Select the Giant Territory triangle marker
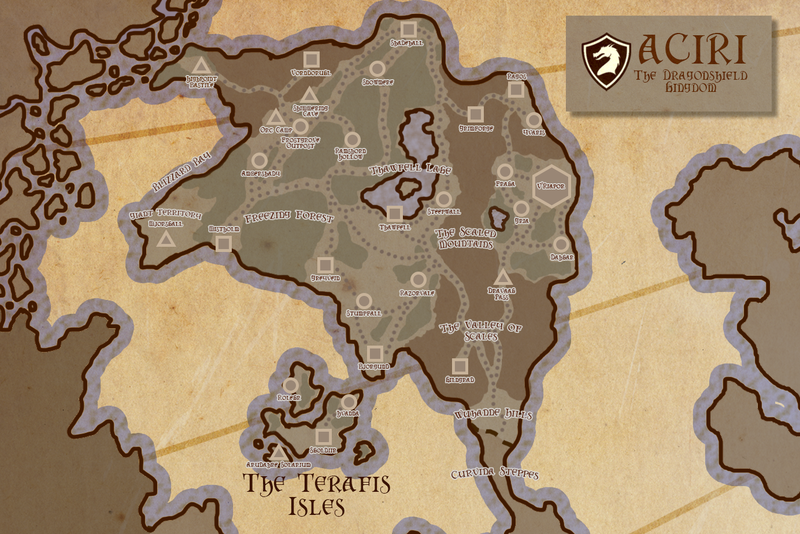Screen dimensions: 800x534 tap(166, 238)
